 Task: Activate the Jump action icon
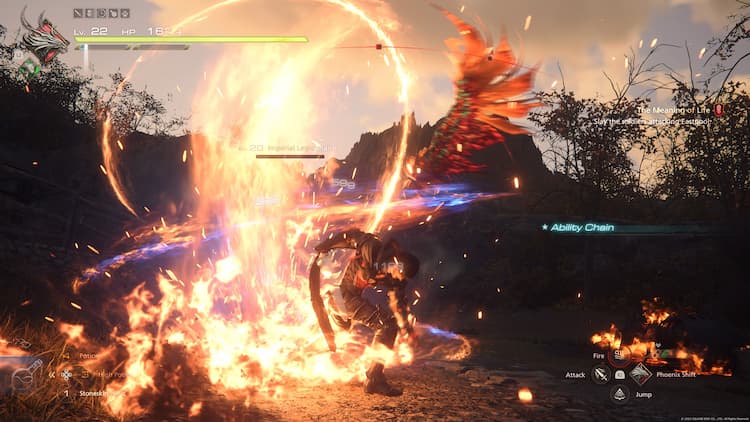coord(620,394)
